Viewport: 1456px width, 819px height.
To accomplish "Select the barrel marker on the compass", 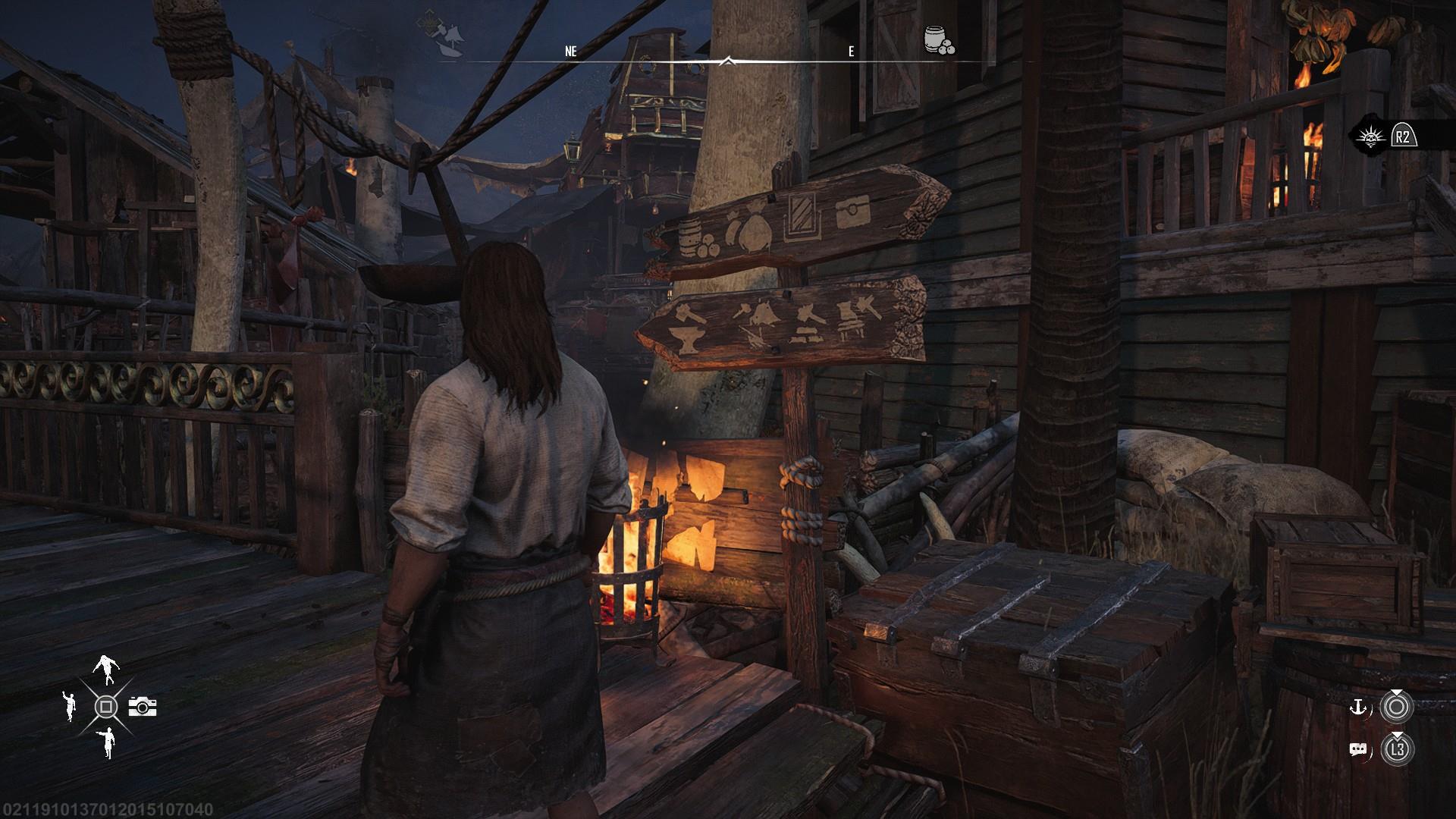I will [x=939, y=40].
